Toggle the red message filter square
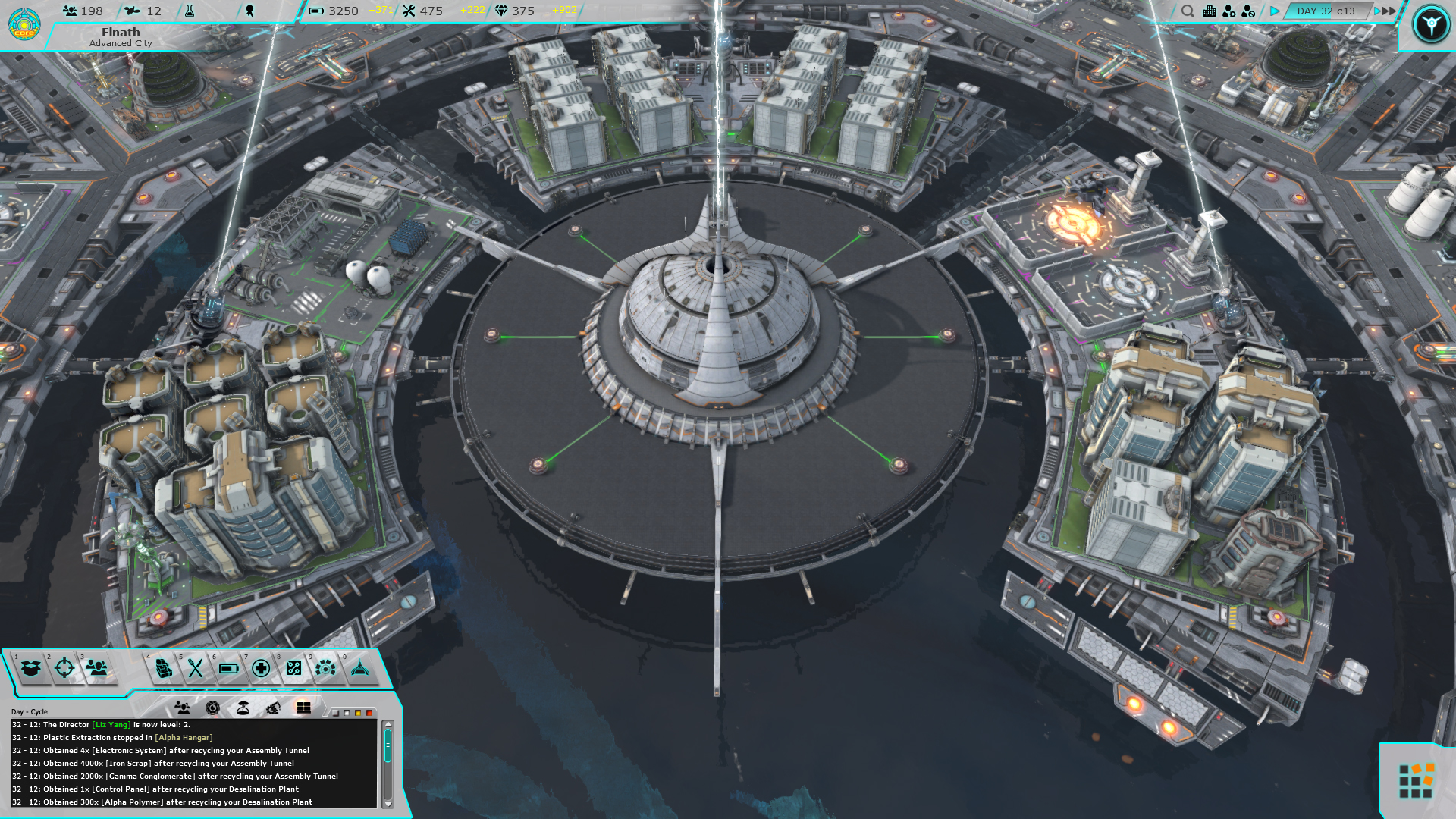The width and height of the screenshot is (1456, 819). [x=369, y=713]
